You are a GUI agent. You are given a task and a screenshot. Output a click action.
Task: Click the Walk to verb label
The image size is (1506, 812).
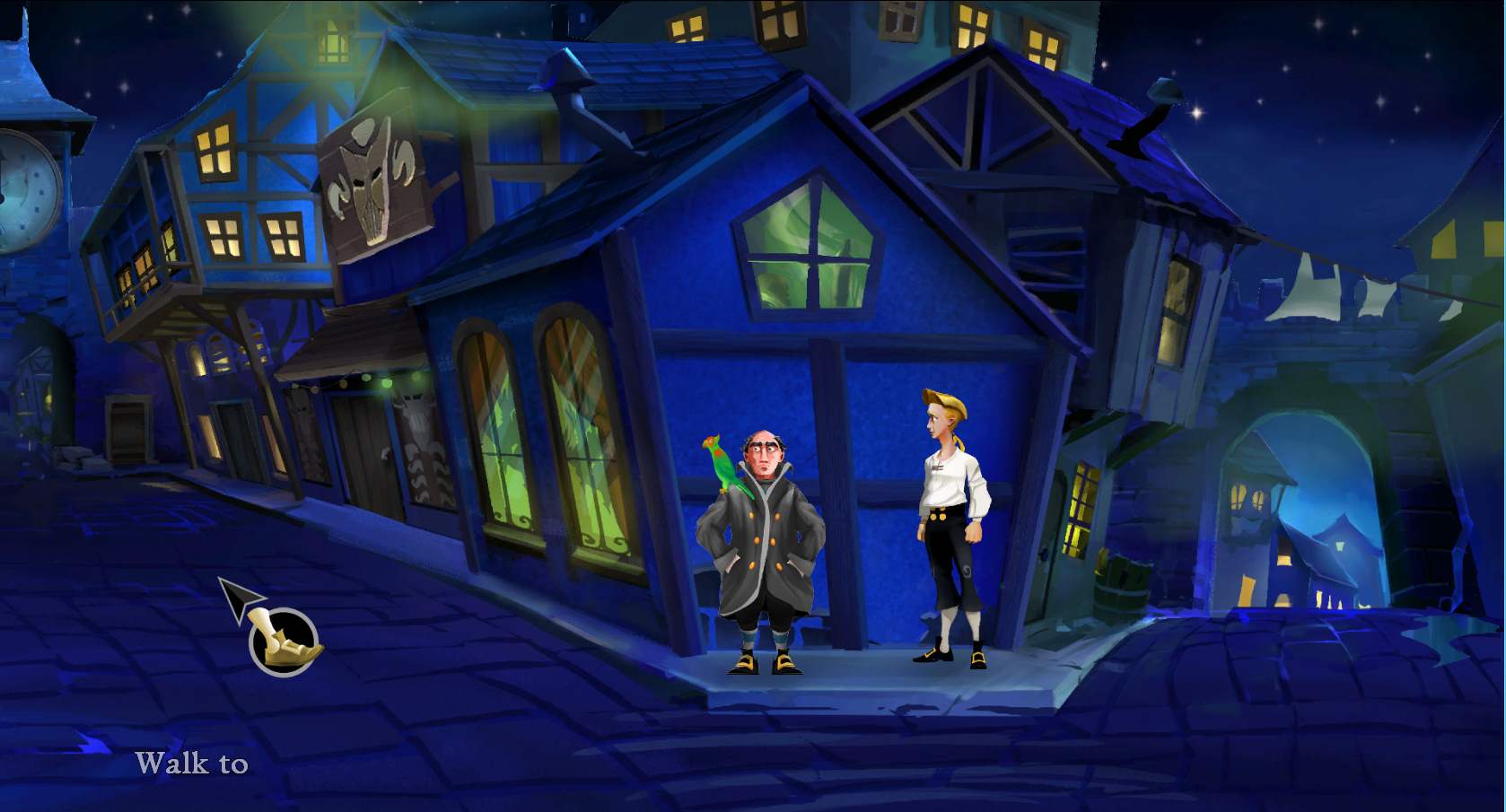[191, 764]
